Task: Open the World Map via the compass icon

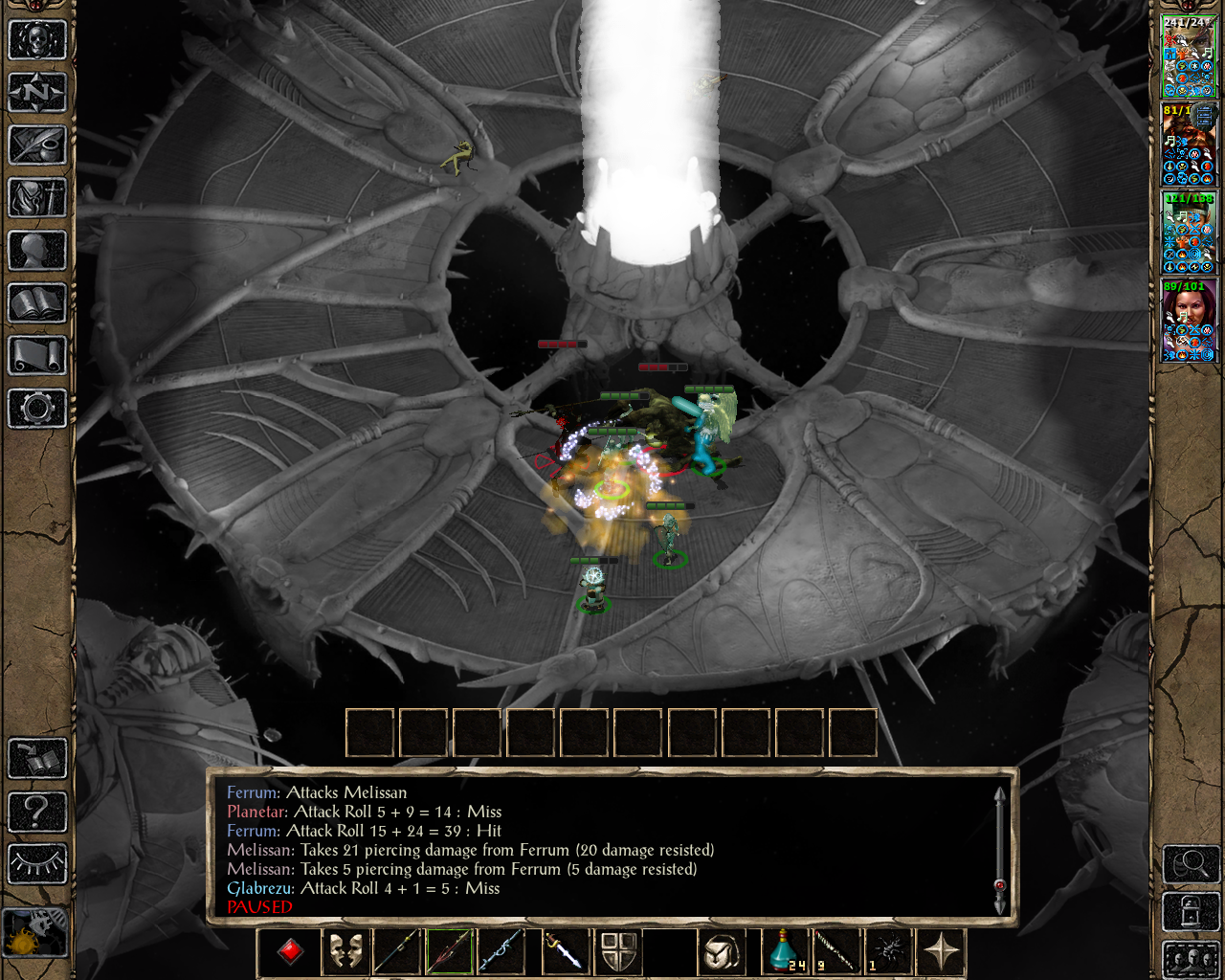Action: click(36, 92)
